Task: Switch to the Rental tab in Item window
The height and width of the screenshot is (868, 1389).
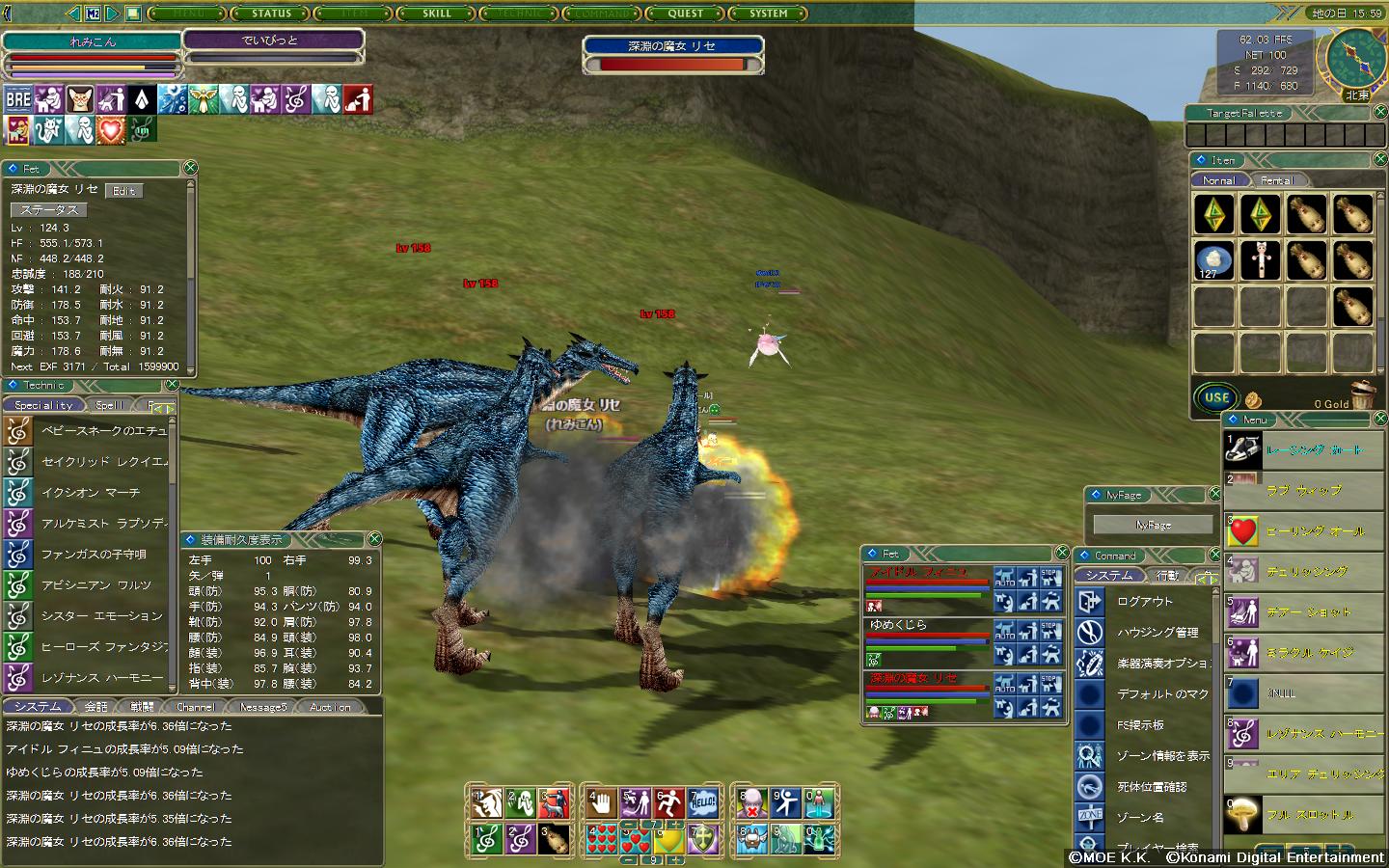Action: coord(1276,180)
